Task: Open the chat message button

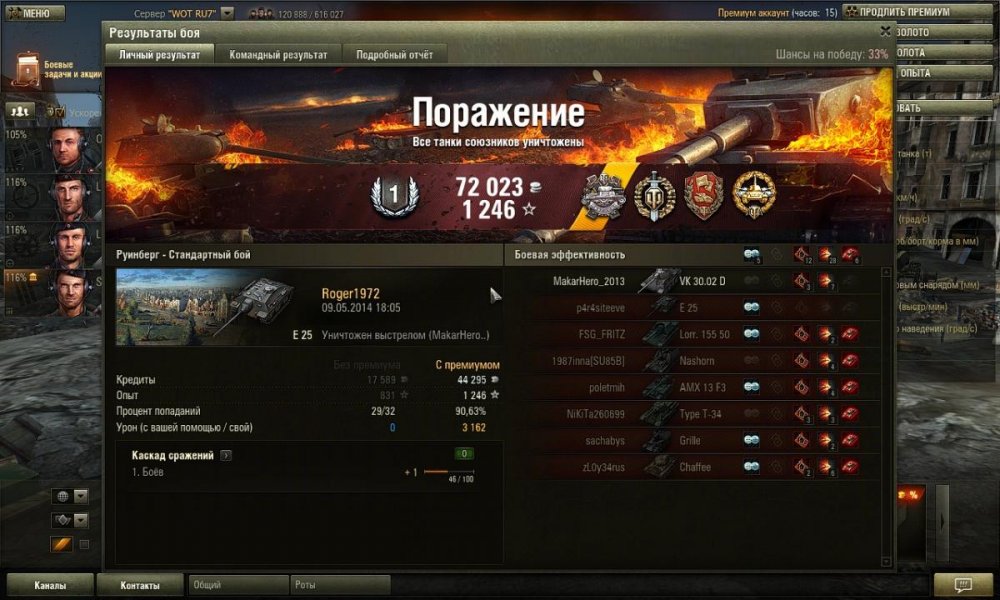Action: 963,585
